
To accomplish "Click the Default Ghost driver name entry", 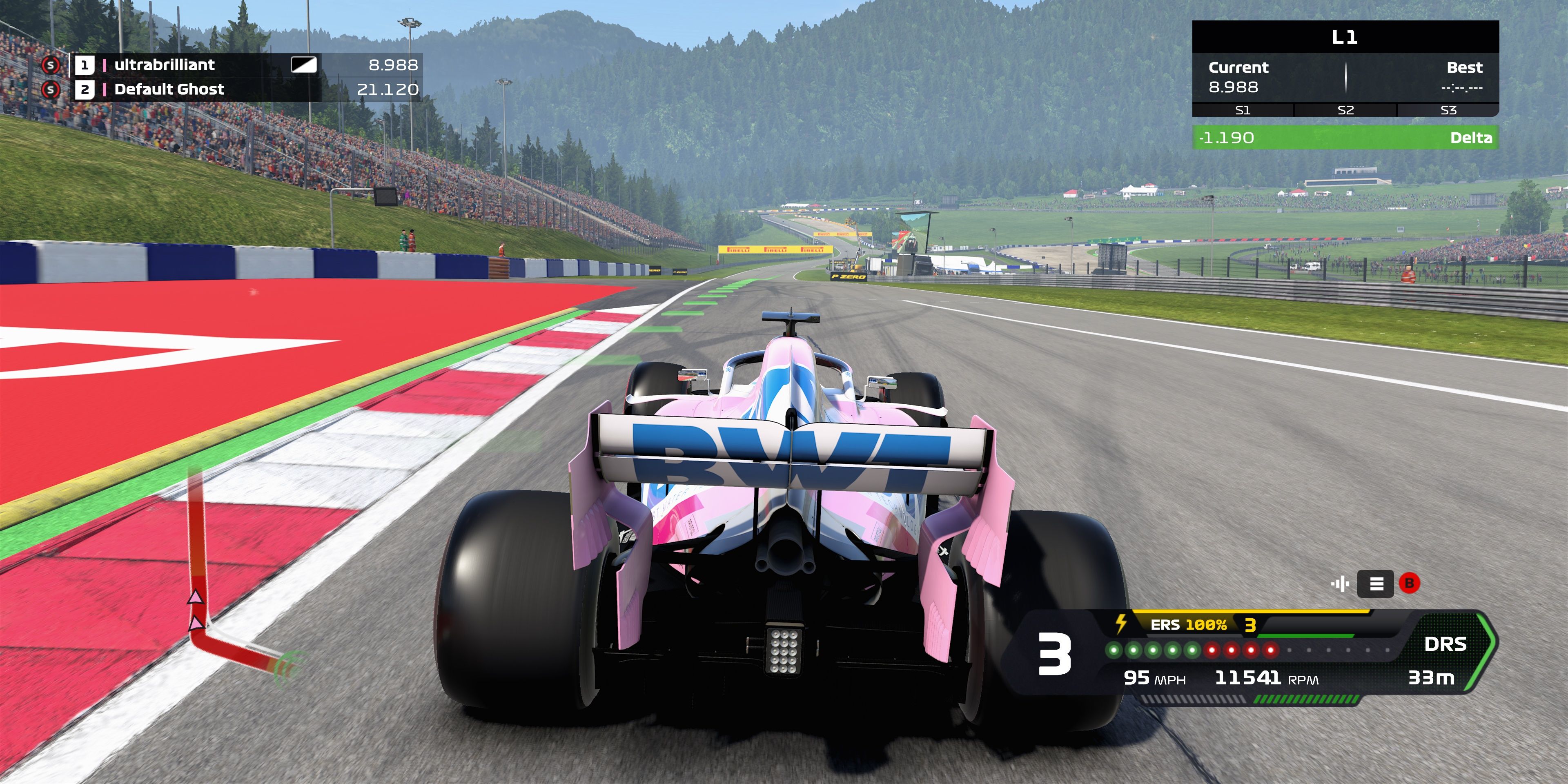I will tap(170, 89).
